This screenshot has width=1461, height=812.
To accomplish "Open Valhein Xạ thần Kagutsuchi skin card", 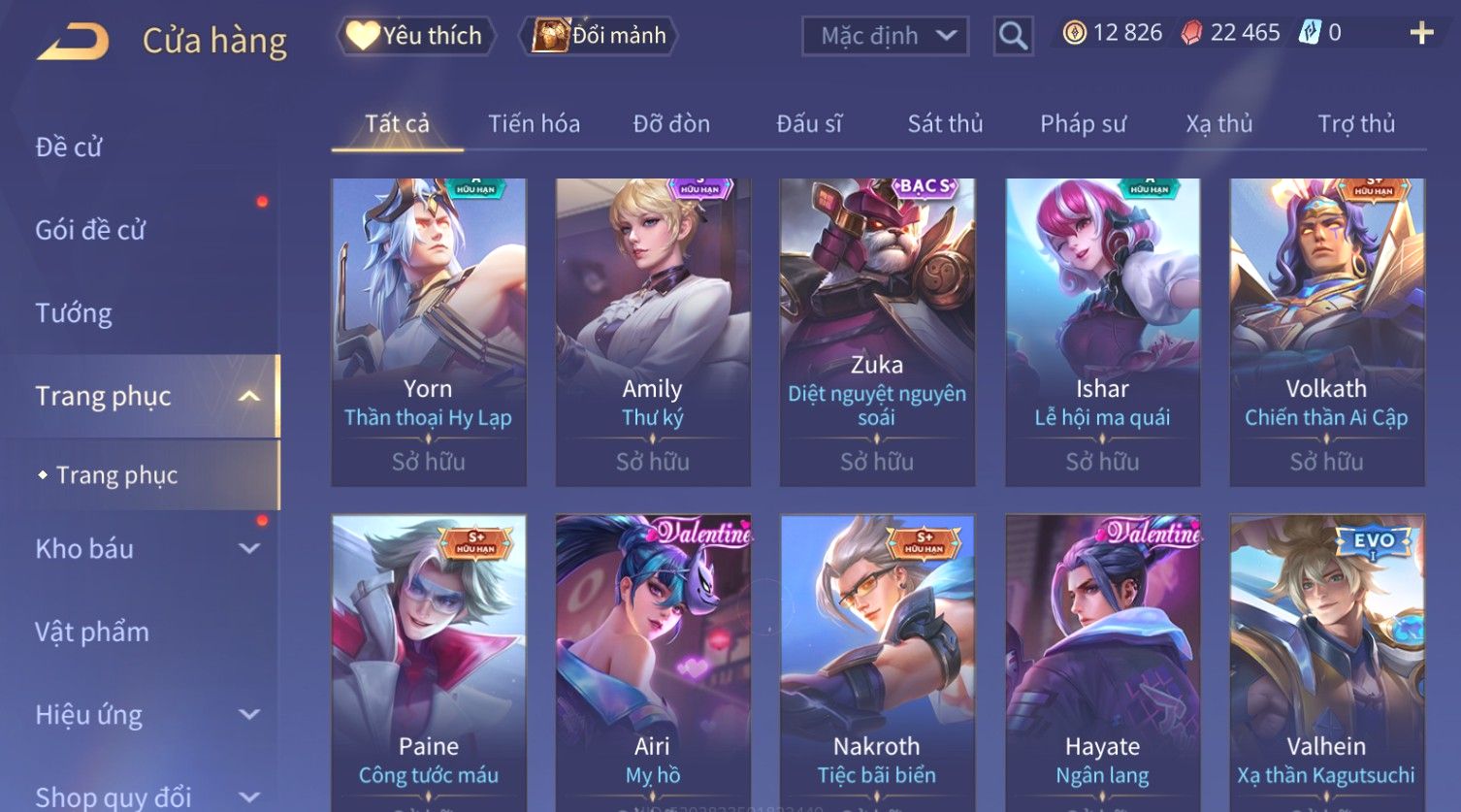I will (1326, 660).
